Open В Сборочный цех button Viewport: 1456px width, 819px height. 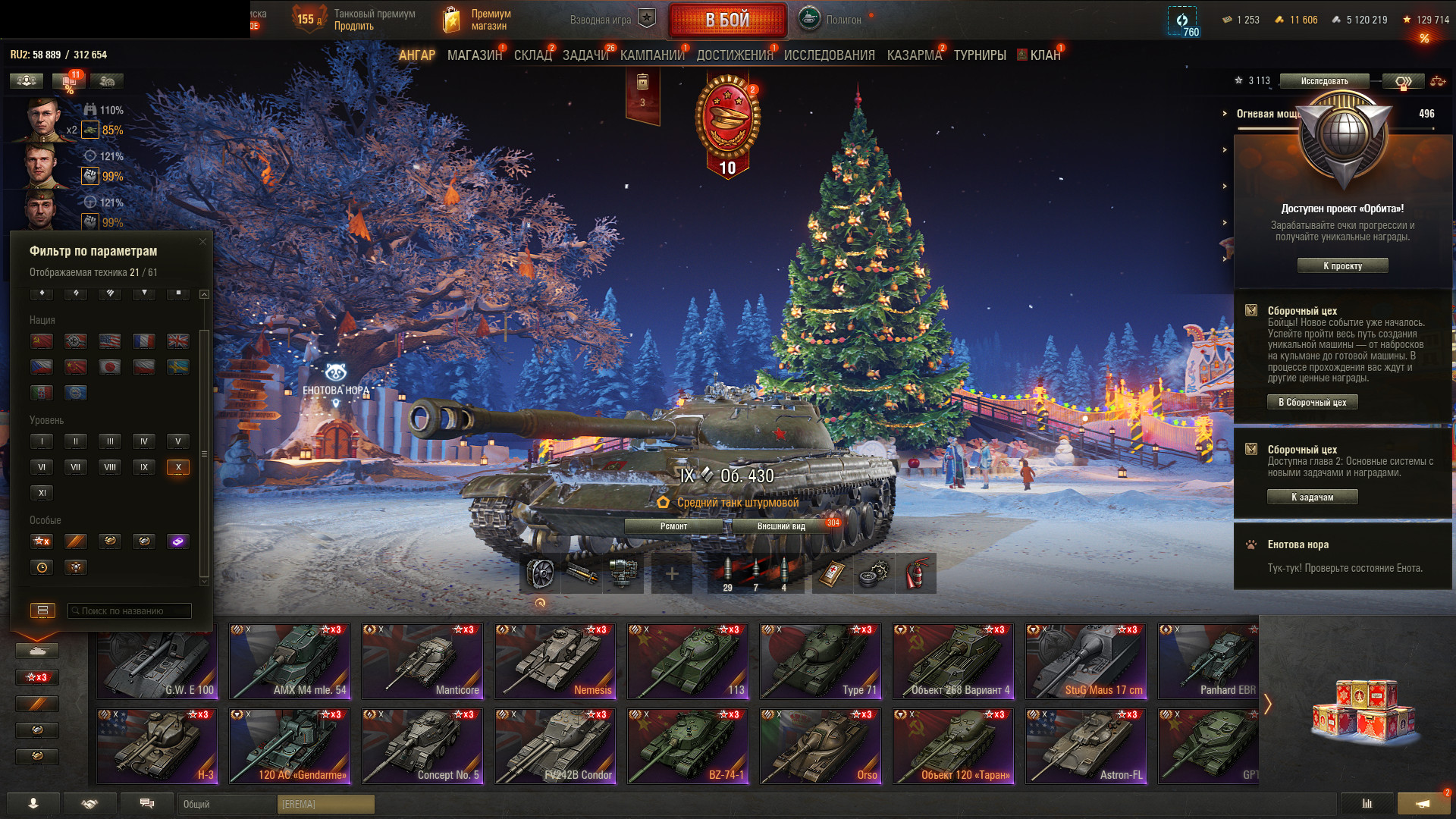pyautogui.click(x=1312, y=403)
